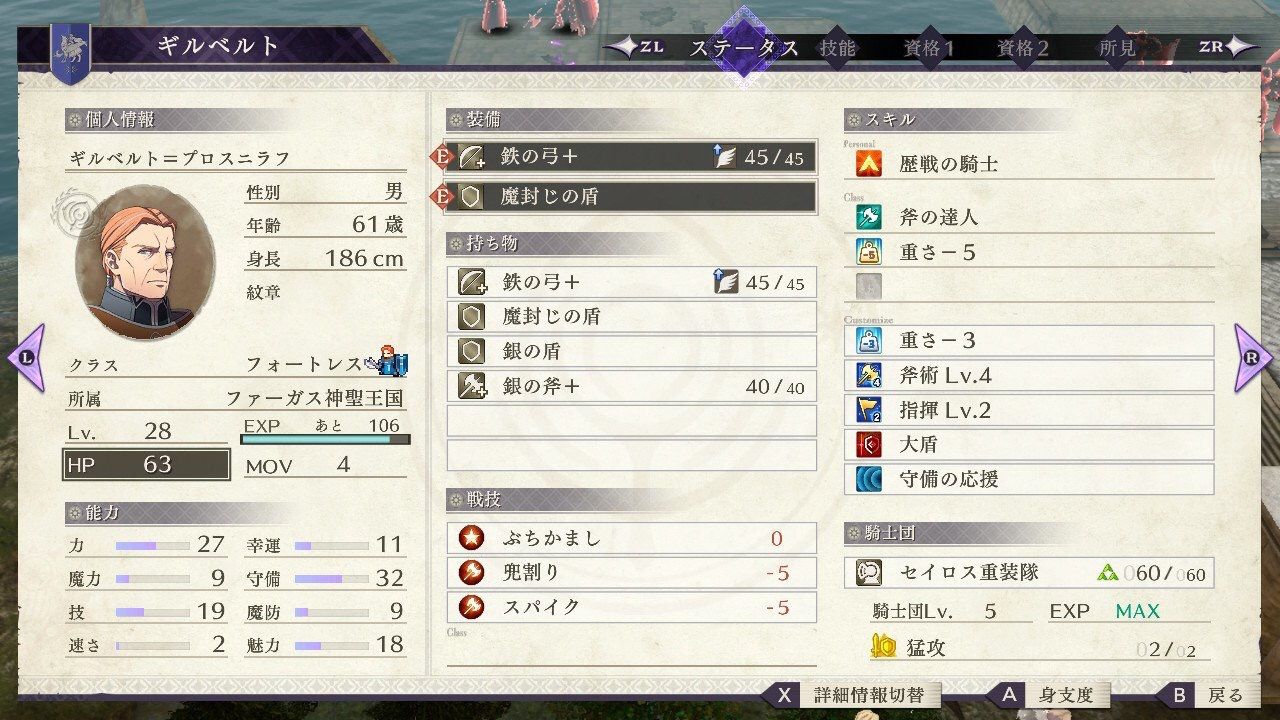Select the Iron Bow+ equipped weapon icon

pyautogui.click(x=470, y=156)
